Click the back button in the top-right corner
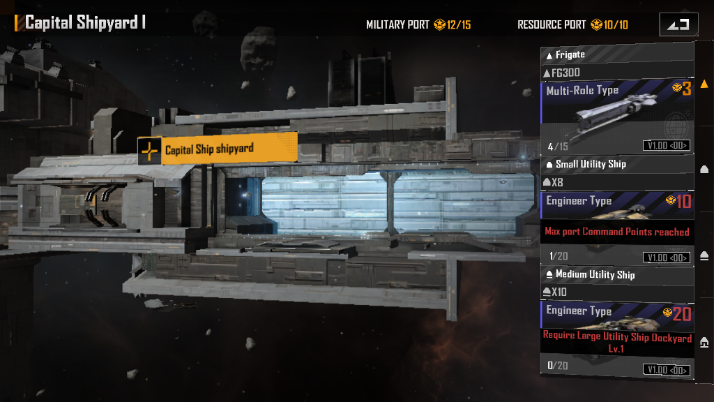The height and width of the screenshot is (402, 714). click(x=679, y=24)
